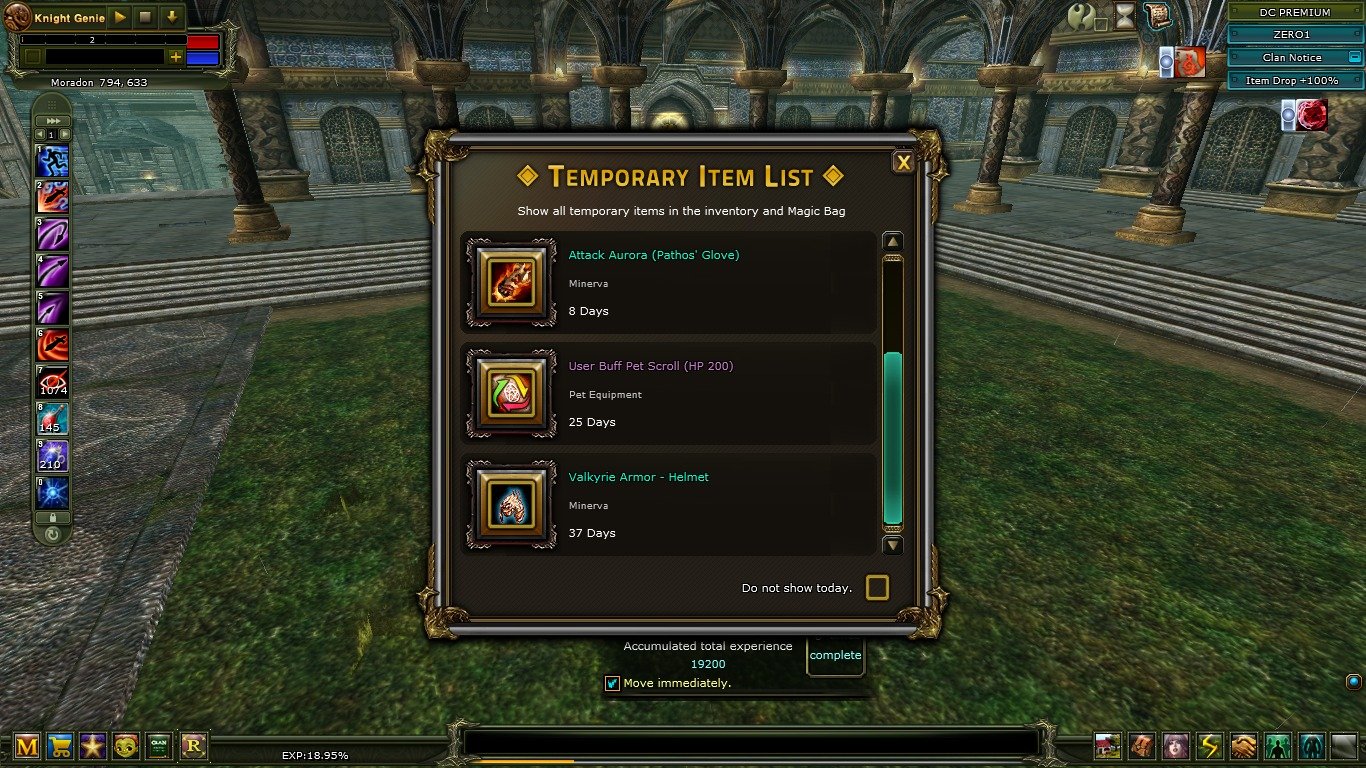Use the red potion in hotbar slot 8
This screenshot has width=1366, height=768.
[x=52, y=417]
